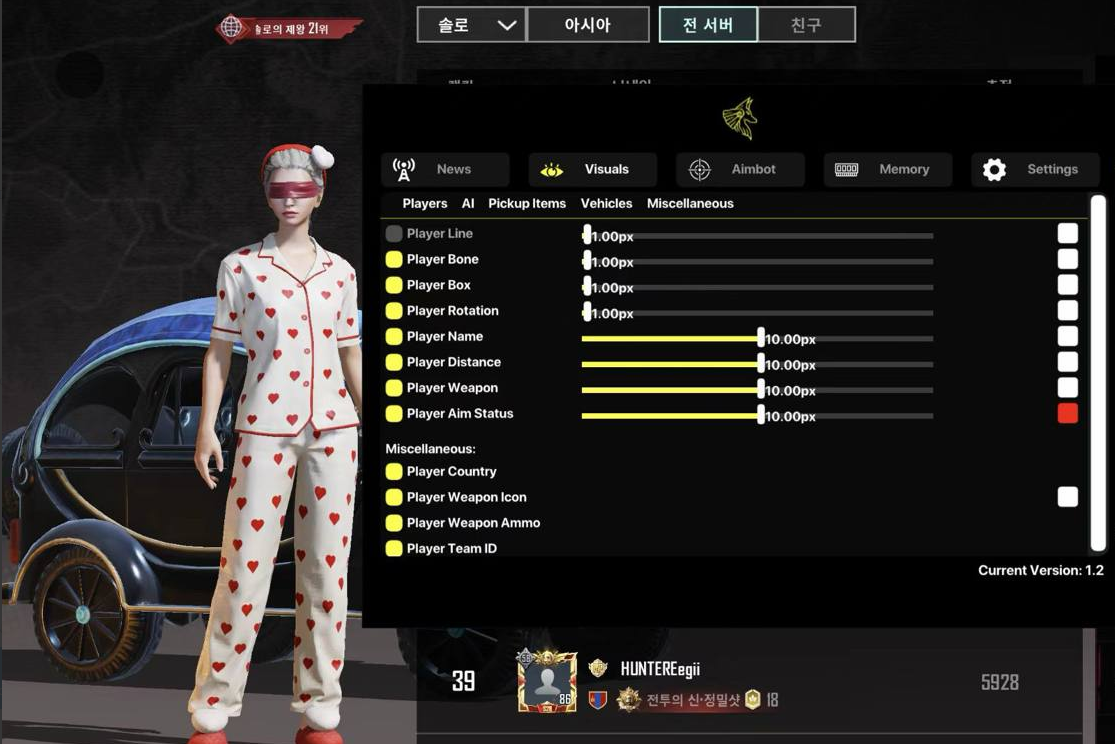Open the Memory tab

(x=887, y=169)
